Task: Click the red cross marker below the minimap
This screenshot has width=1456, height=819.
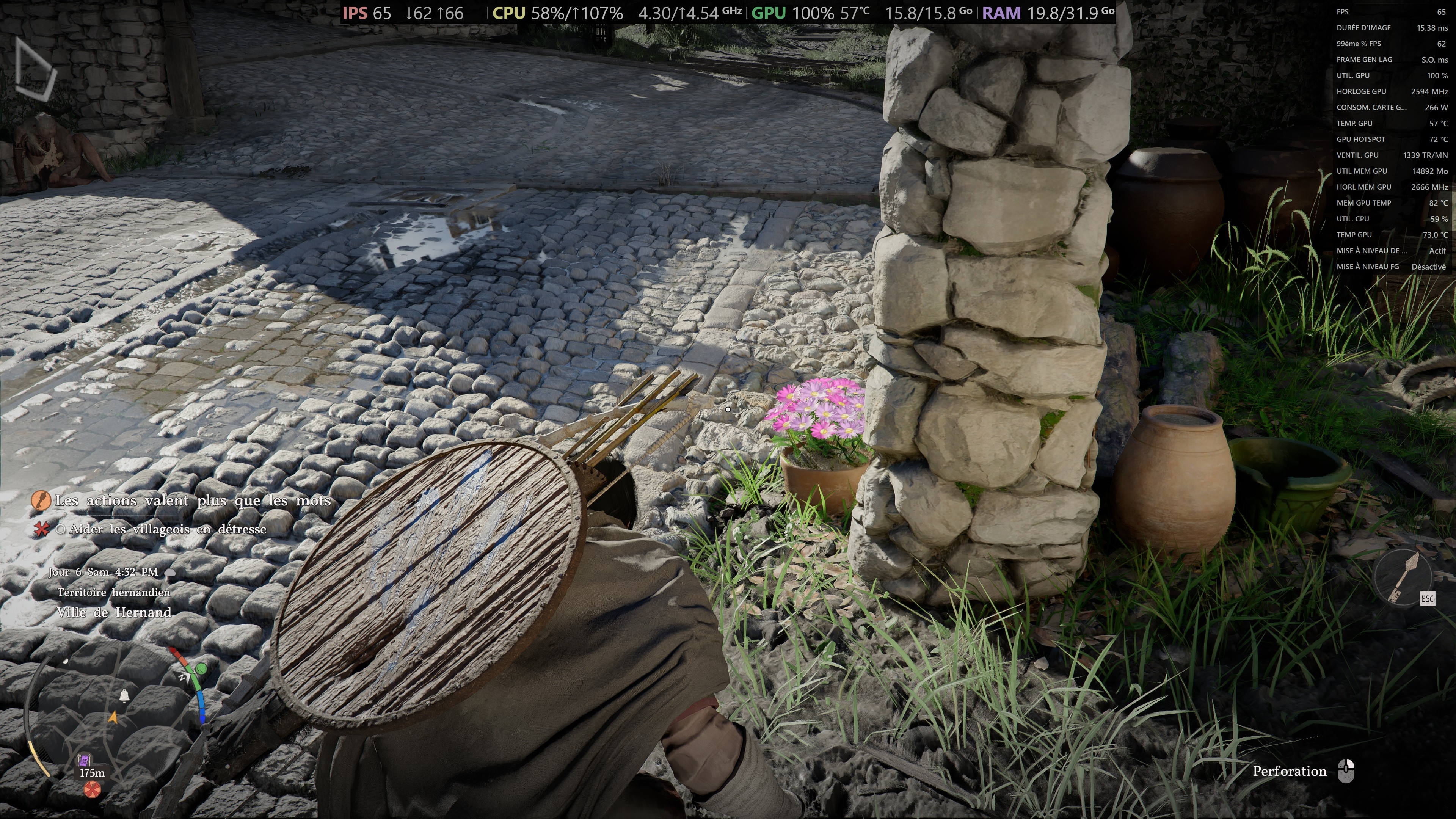Action: pyautogui.click(x=92, y=789)
